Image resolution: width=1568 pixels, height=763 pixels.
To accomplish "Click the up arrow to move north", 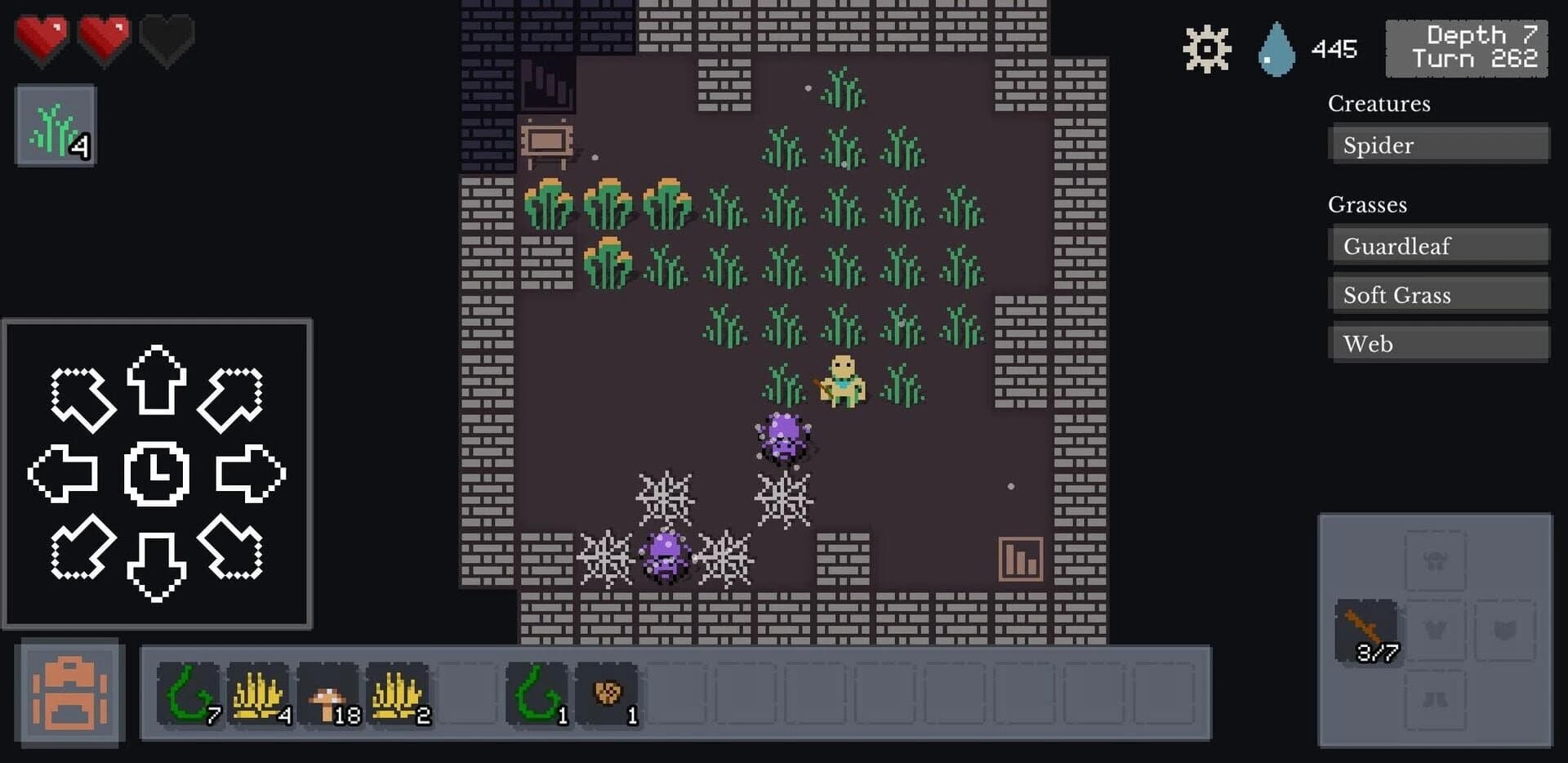I will pyautogui.click(x=156, y=393).
